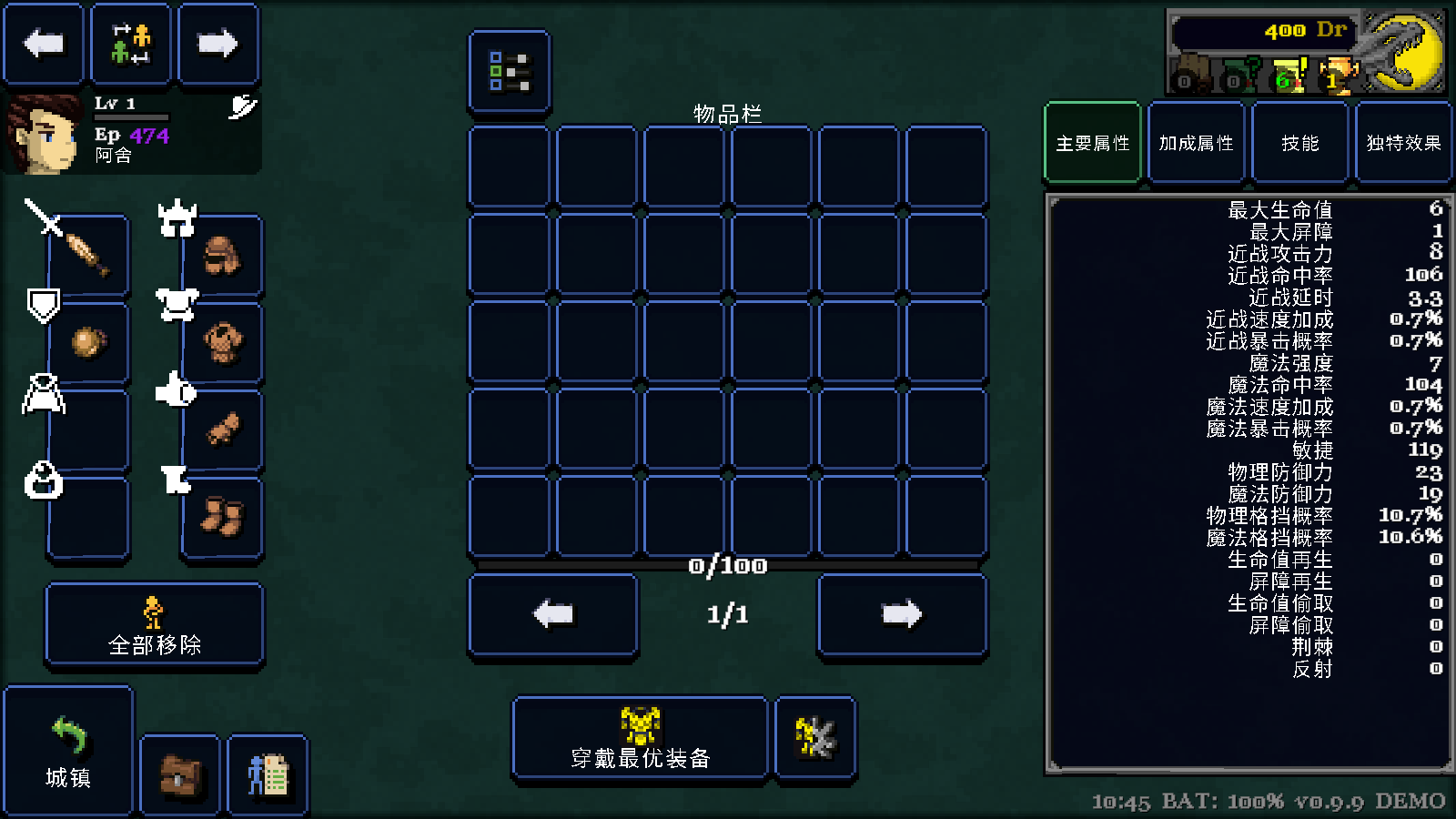
Task: Click the right arrow to switch character
Action: (x=218, y=43)
